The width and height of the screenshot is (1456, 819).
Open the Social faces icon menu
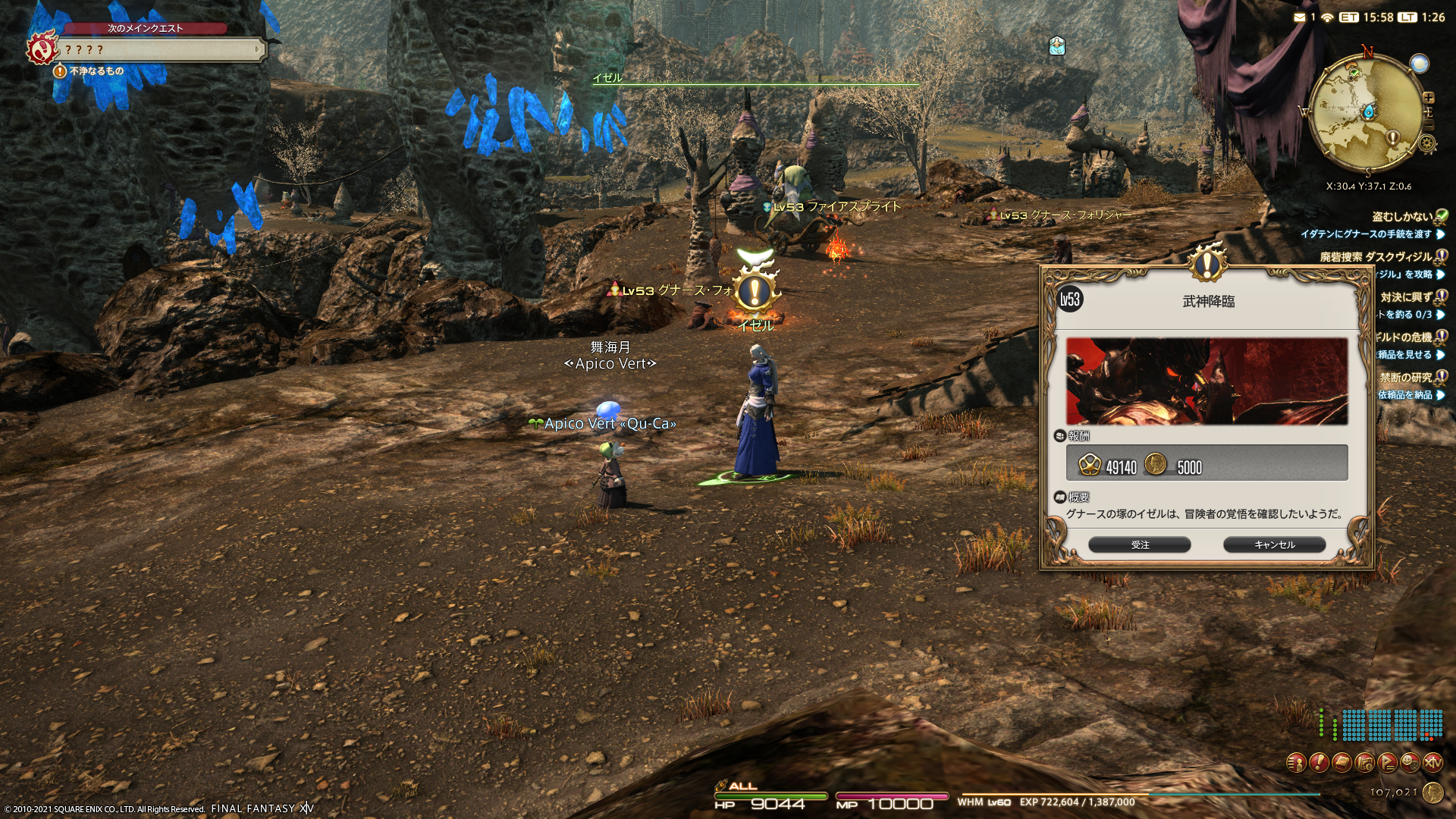[x=1410, y=762]
